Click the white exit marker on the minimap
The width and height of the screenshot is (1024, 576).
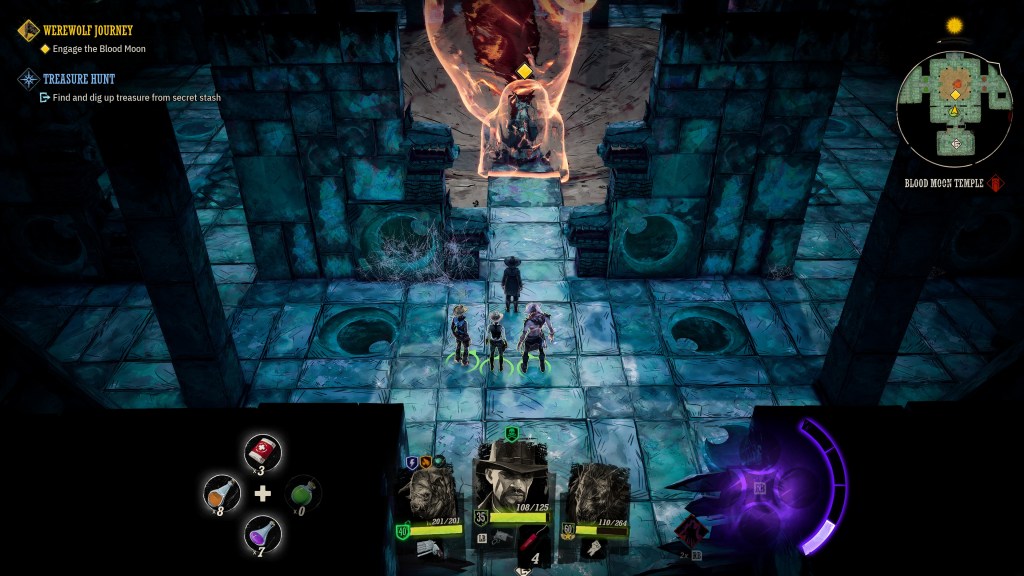(956, 144)
